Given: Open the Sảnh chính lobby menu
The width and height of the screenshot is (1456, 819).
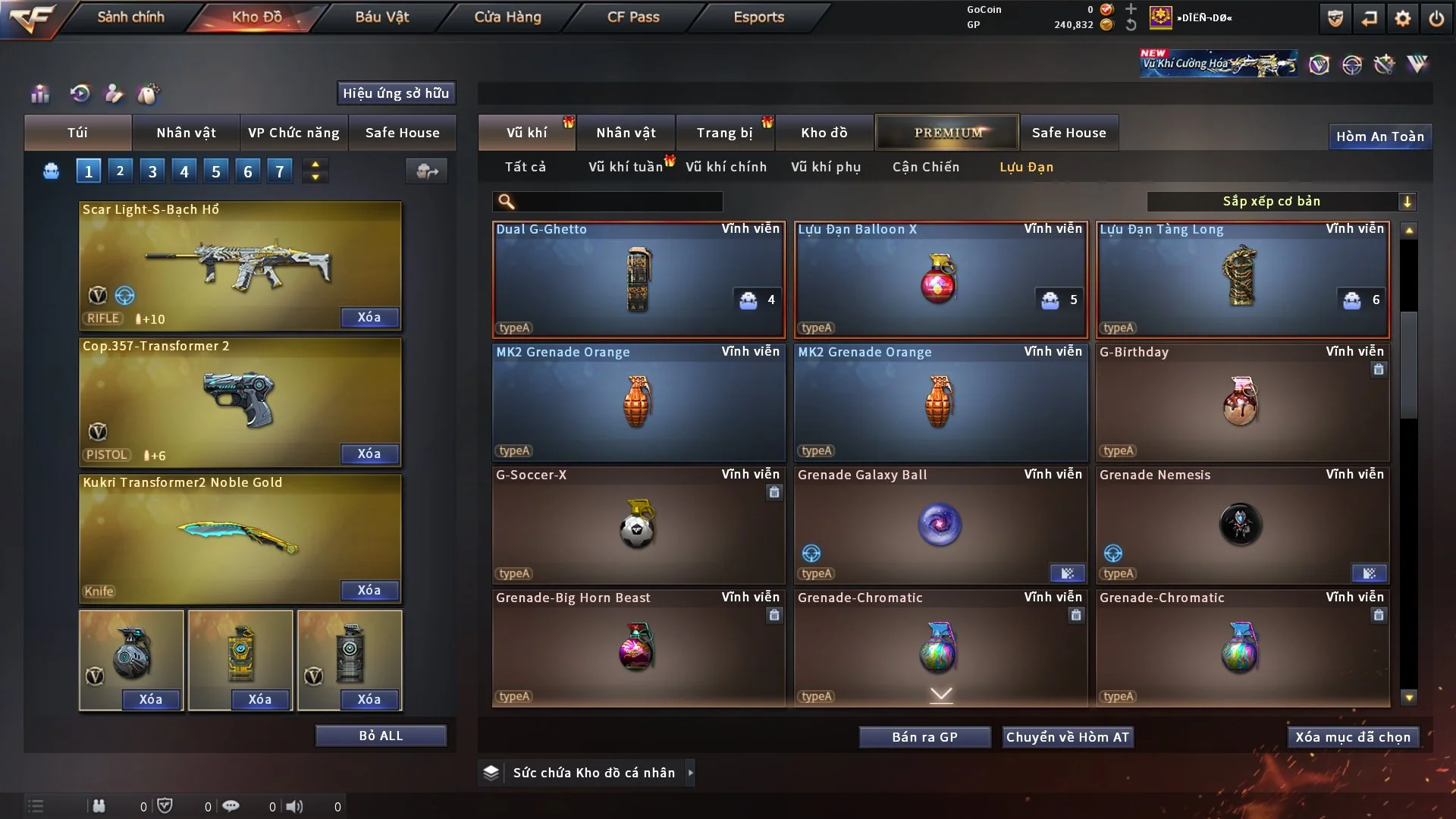Looking at the screenshot, I should point(130,17).
